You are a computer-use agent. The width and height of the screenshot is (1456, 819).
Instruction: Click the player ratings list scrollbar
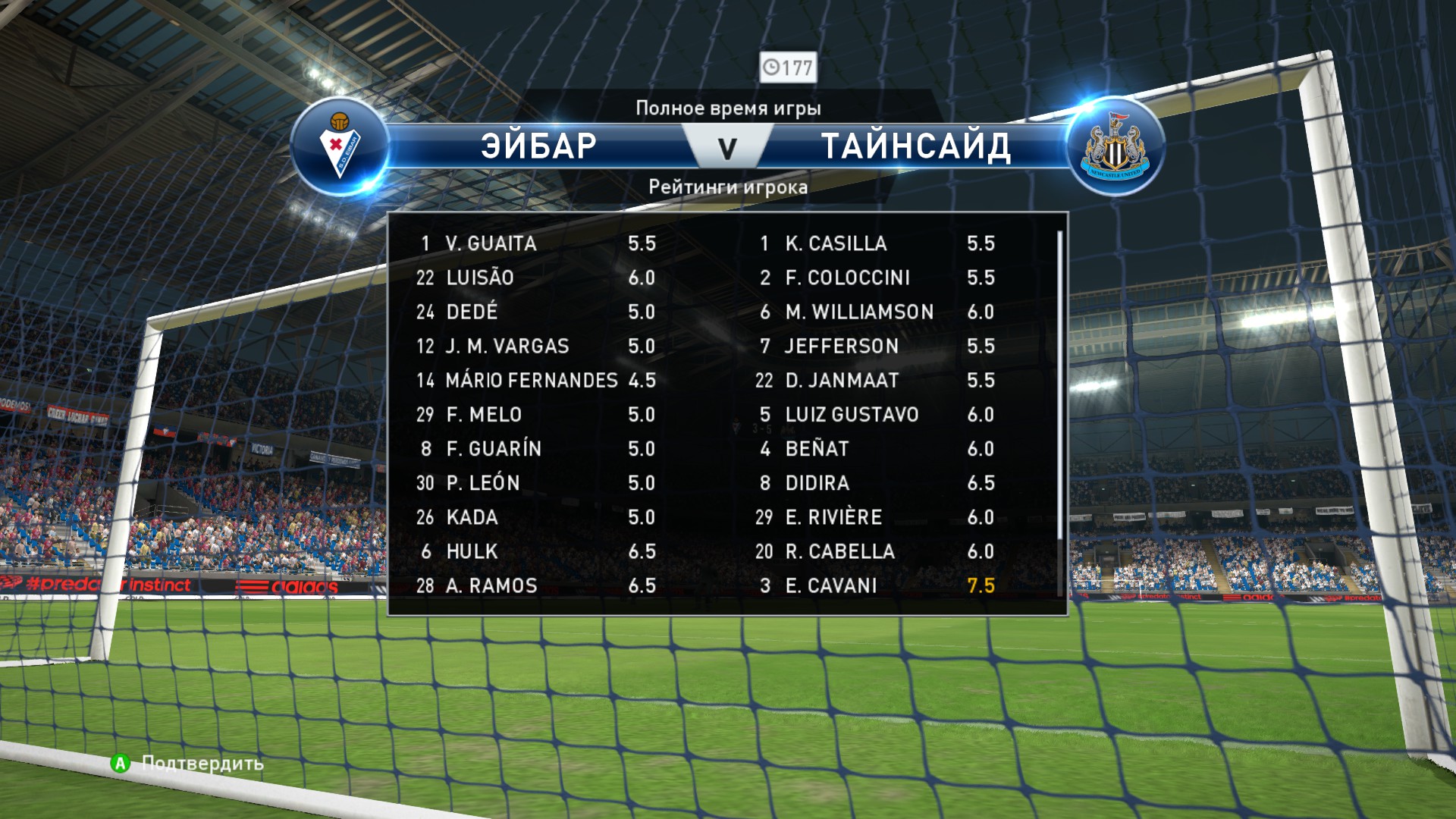[x=1059, y=387]
